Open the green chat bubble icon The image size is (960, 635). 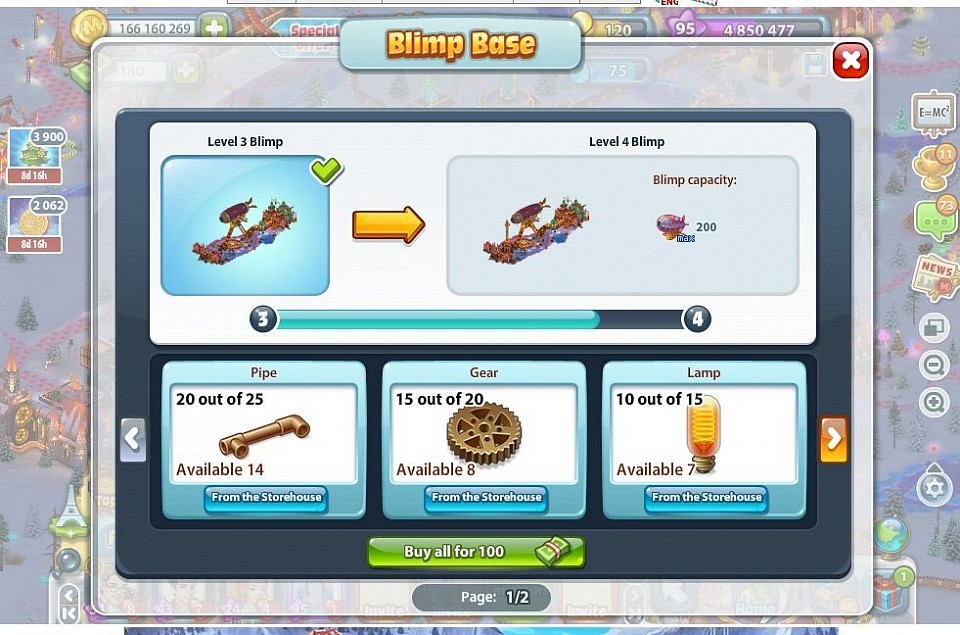[934, 218]
